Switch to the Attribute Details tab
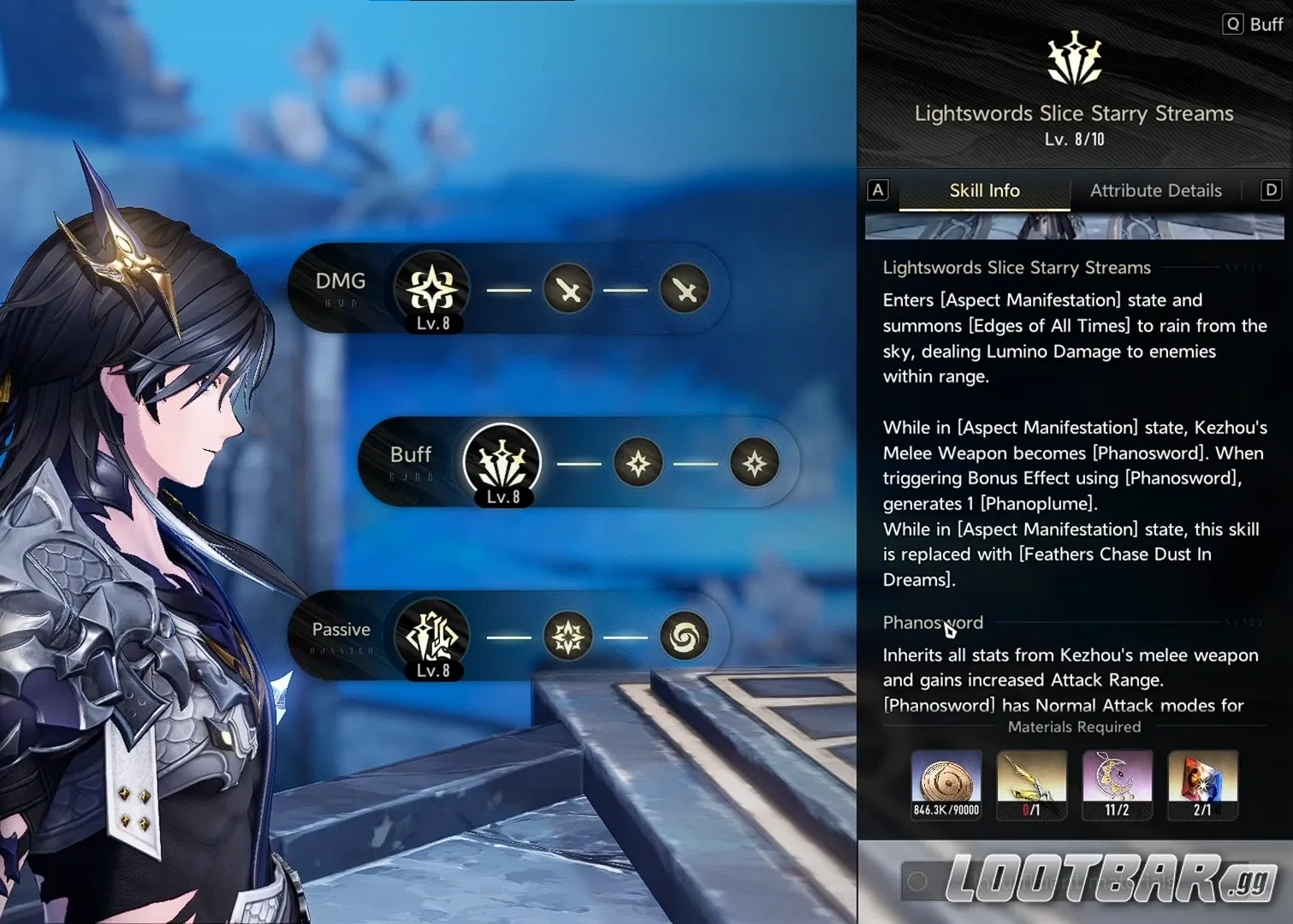Viewport: 1293px width, 924px height. coord(1155,190)
